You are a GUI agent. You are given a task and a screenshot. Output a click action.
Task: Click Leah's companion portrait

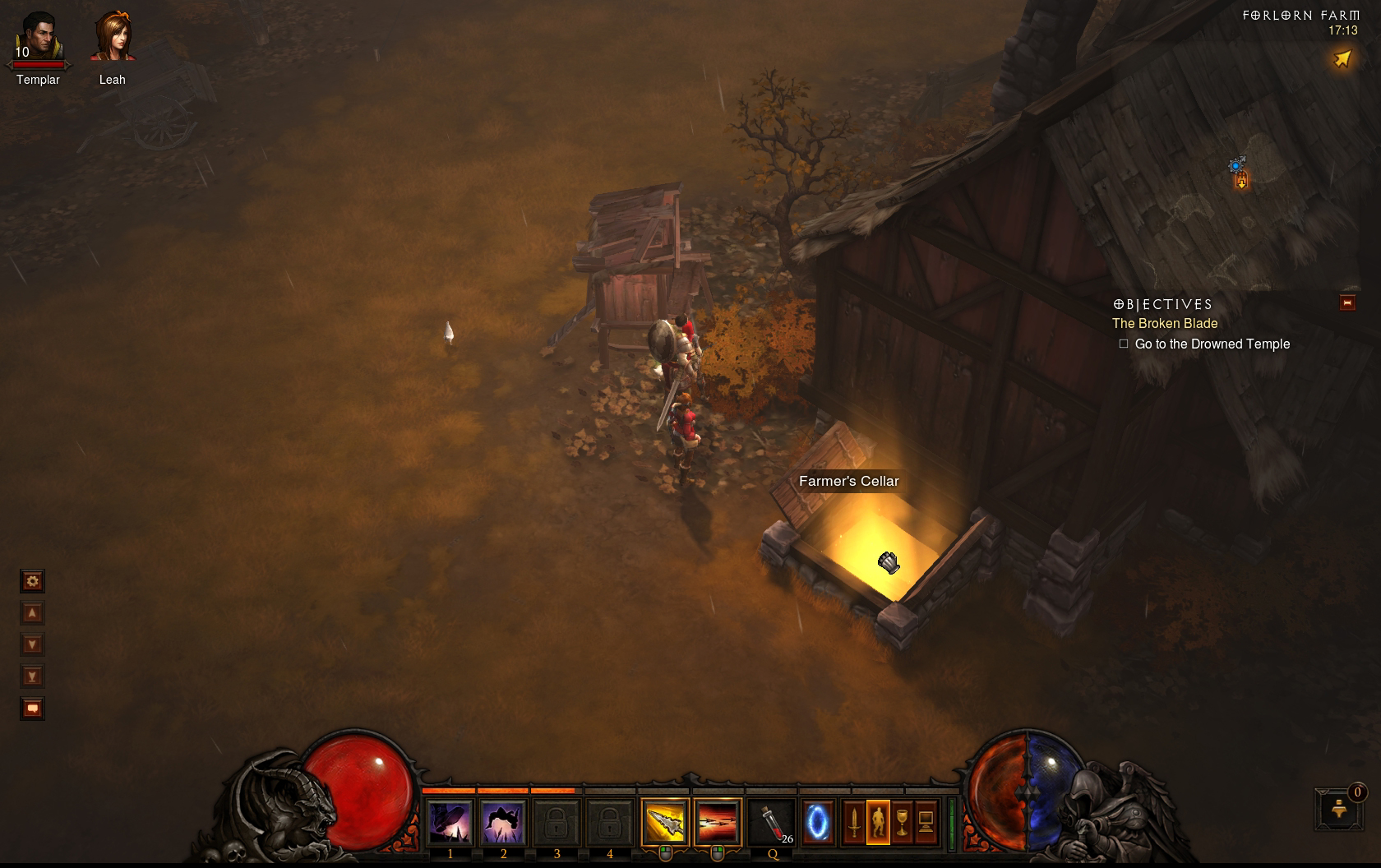(x=113, y=39)
